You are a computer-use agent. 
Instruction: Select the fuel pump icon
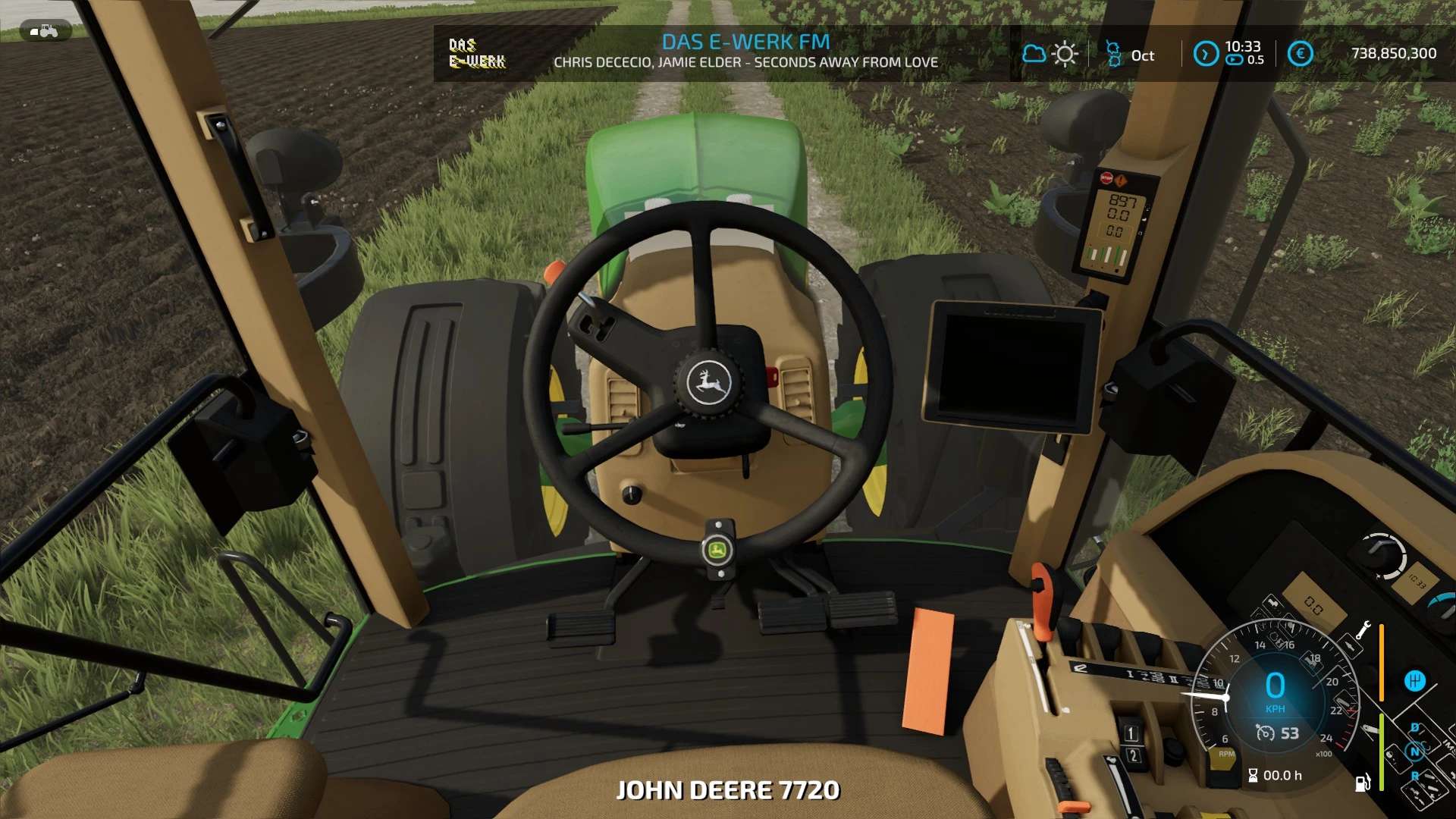pos(1363,783)
